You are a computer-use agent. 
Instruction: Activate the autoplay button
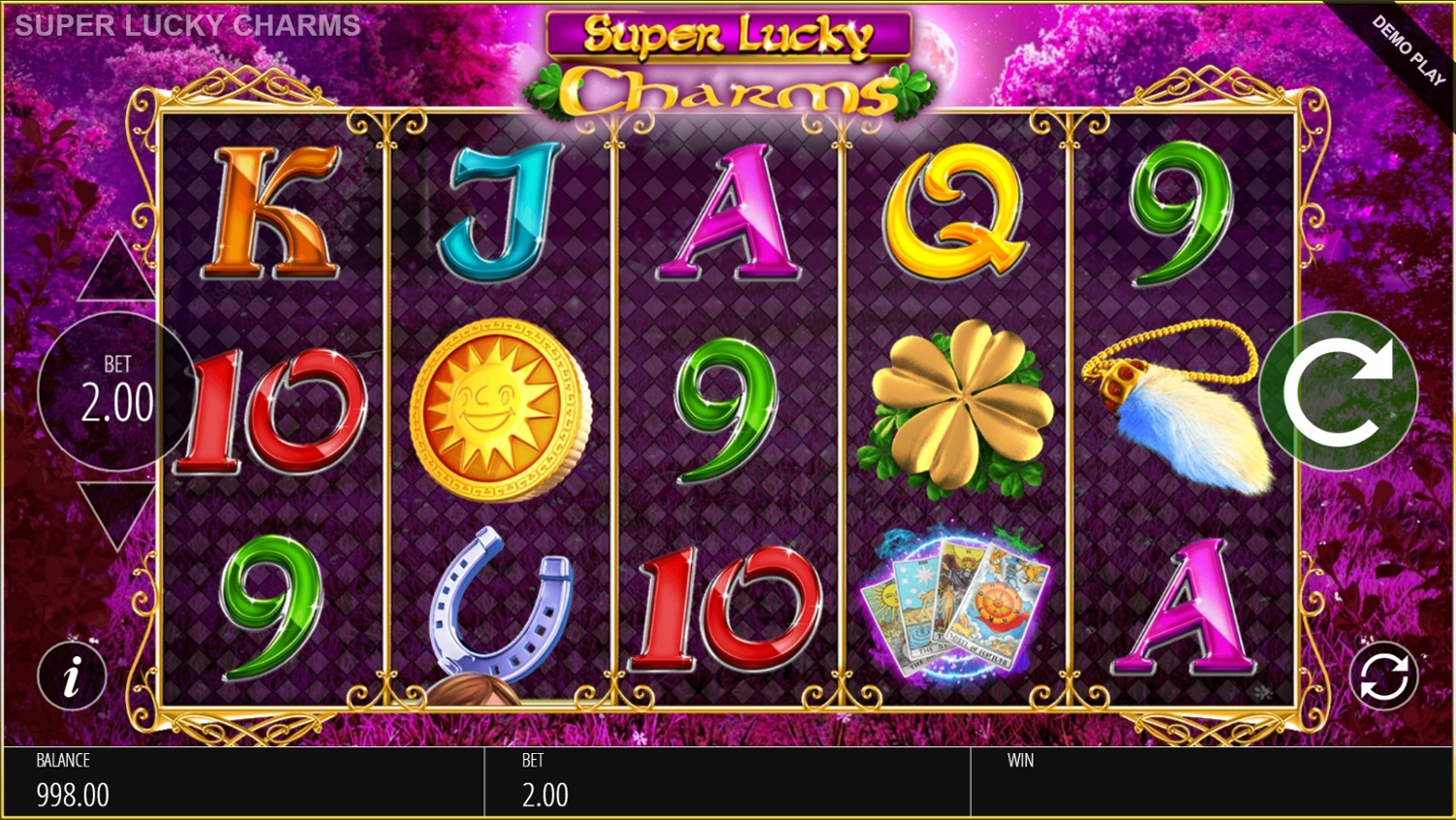click(1383, 675)
